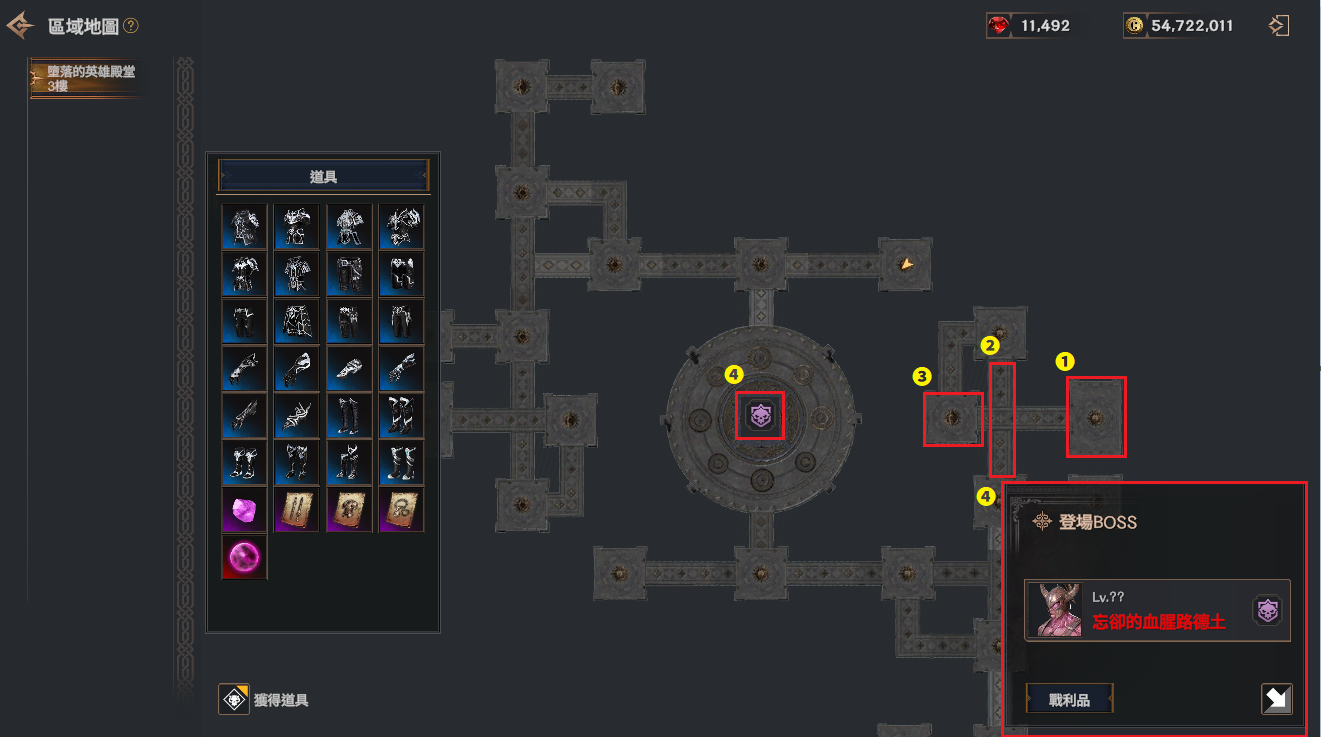Image resolution: width=1321 pixels, height=737 pixels.
Task: Open the 戰利品 loot list
Action: coord(1069,699)
